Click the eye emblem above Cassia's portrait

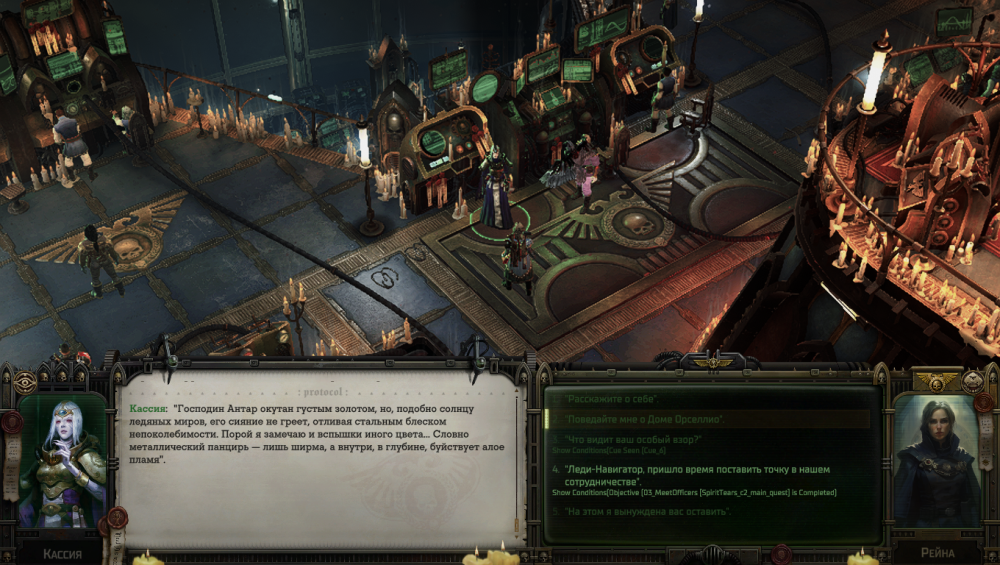coord(24,382)
